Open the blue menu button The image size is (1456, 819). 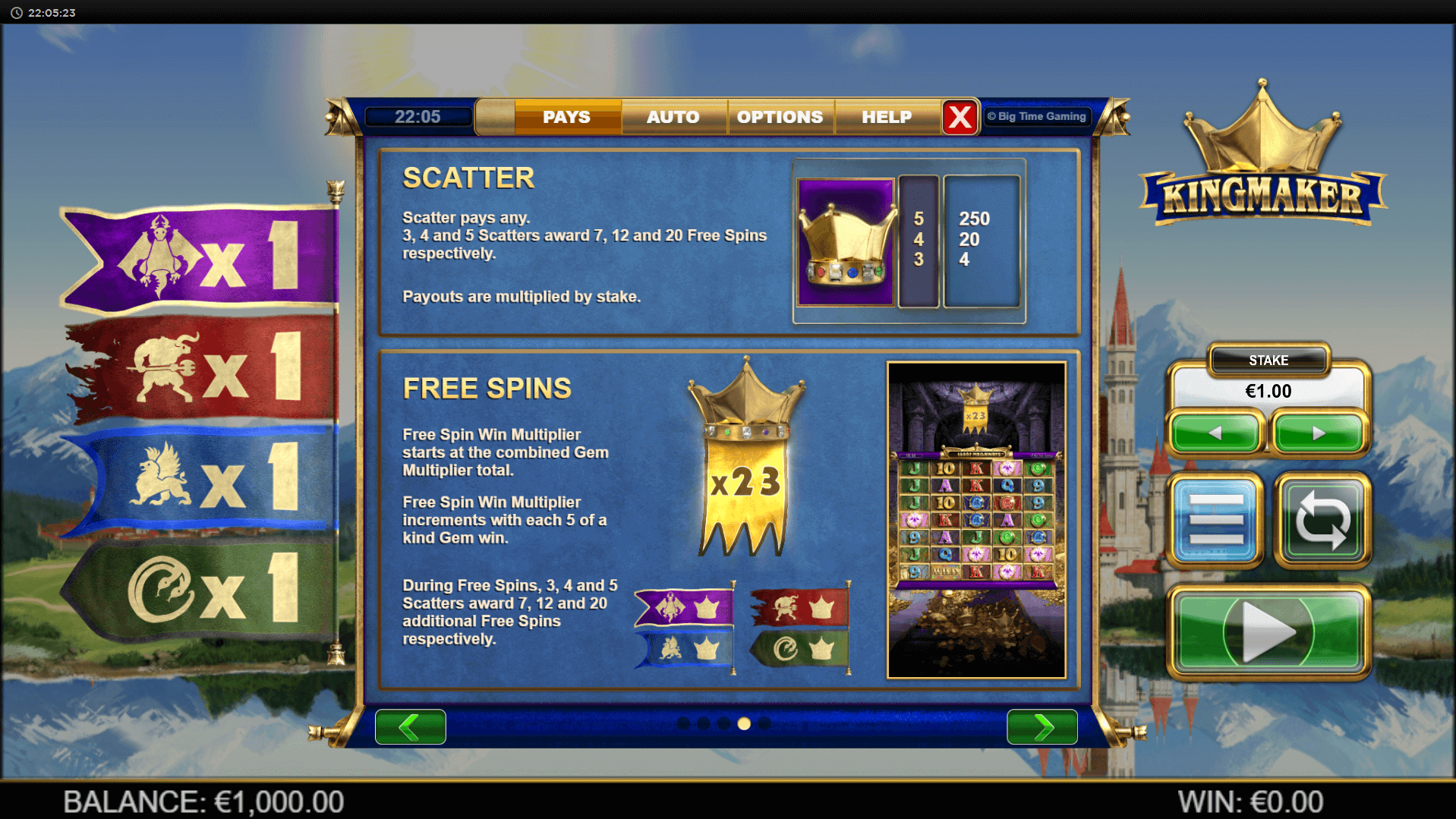point(1215,520)
